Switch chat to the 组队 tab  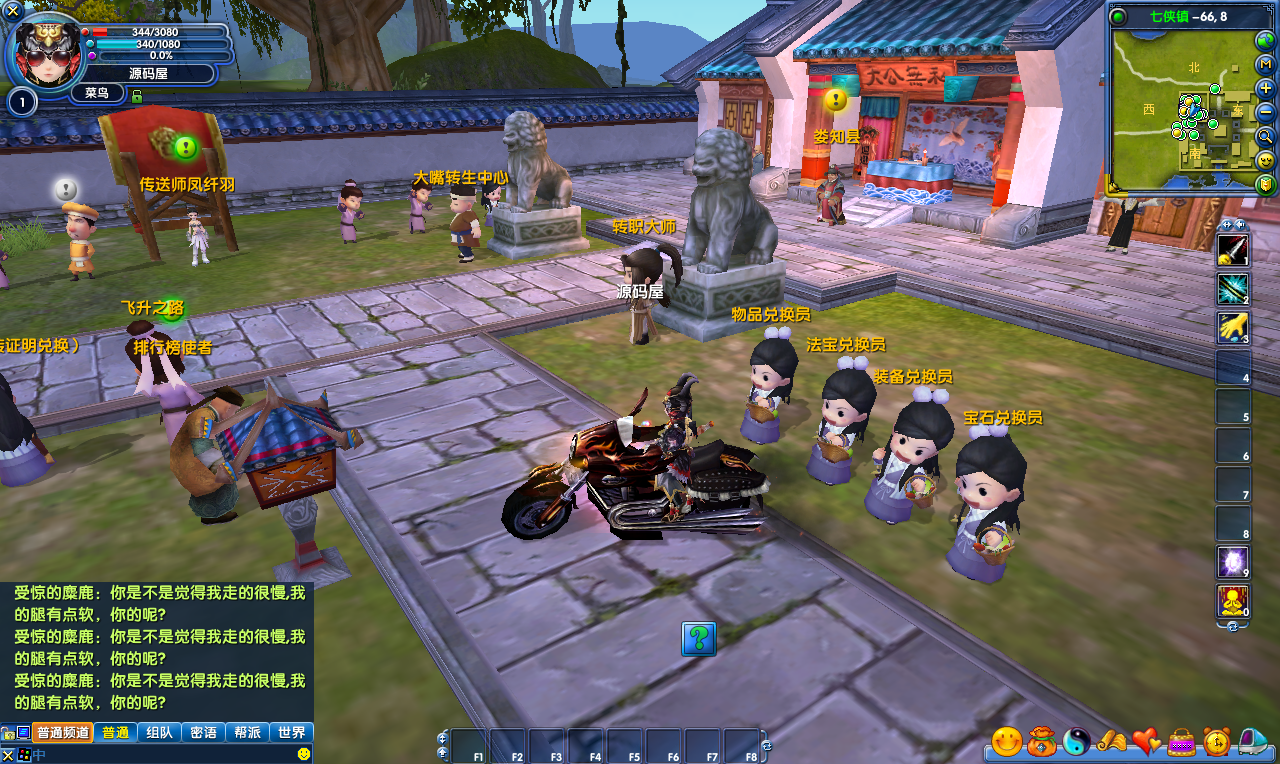coord(159,732)
